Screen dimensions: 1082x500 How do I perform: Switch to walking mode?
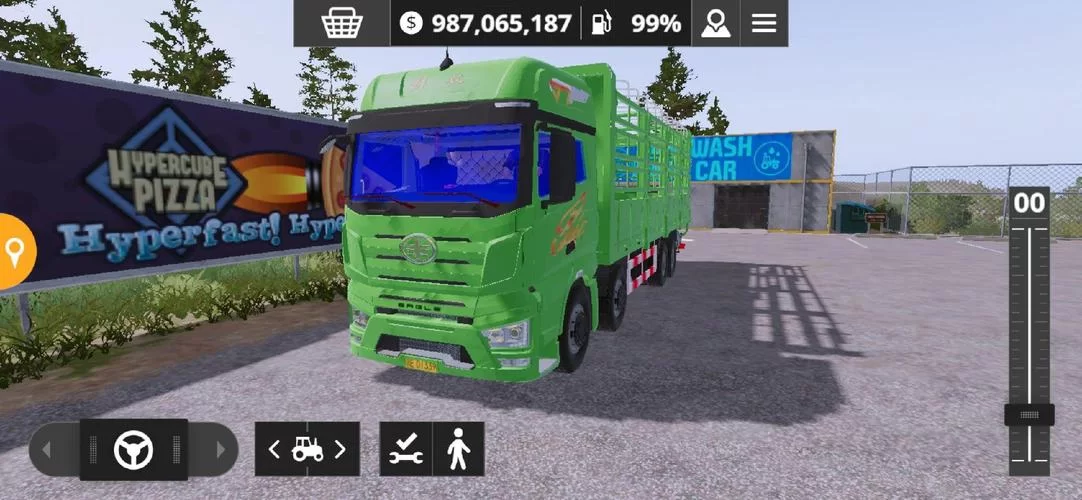coord(459,449)
